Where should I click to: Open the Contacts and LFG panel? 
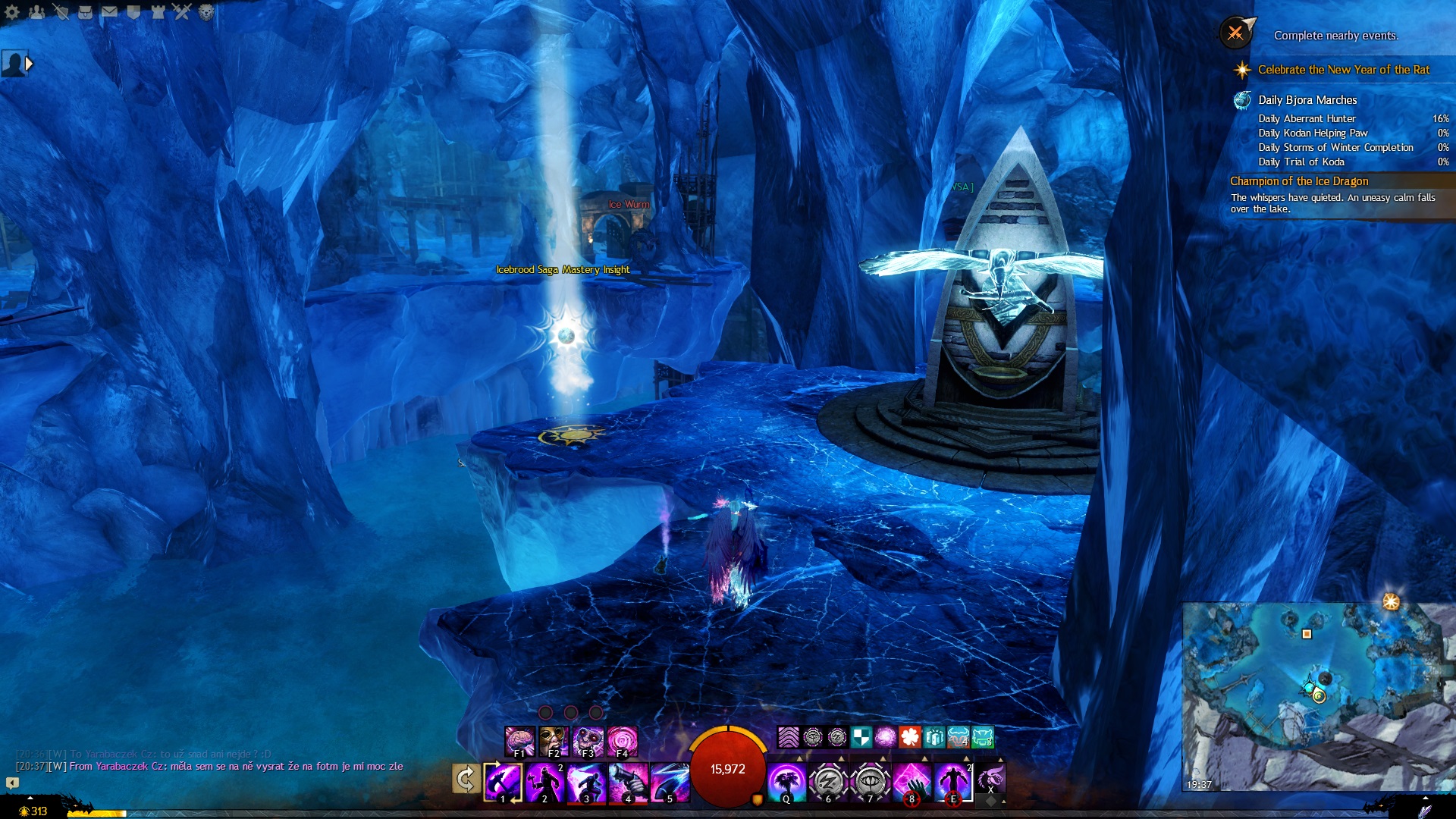(x=36, y=12)
